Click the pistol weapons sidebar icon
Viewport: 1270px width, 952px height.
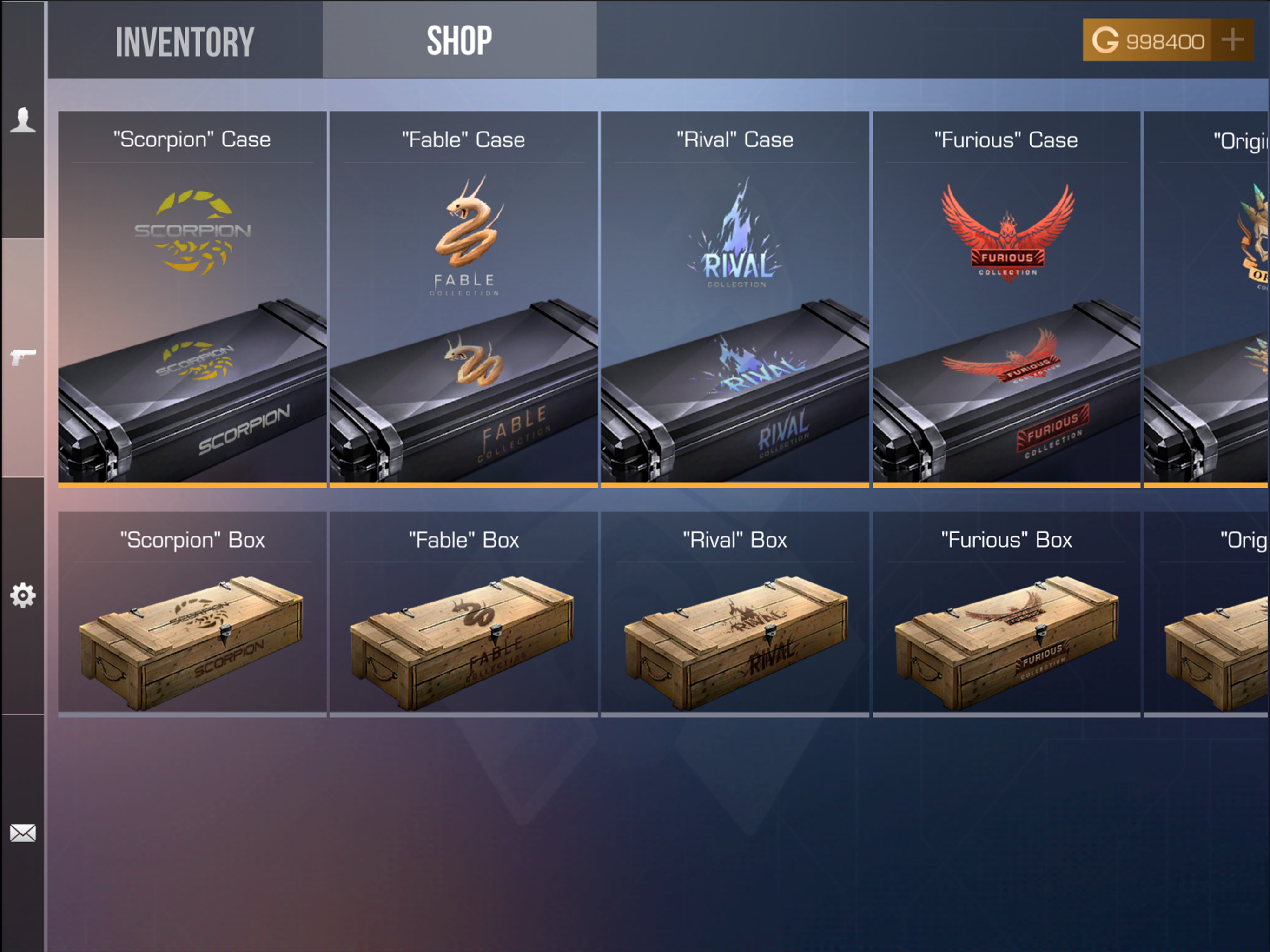tap(23, 357)
